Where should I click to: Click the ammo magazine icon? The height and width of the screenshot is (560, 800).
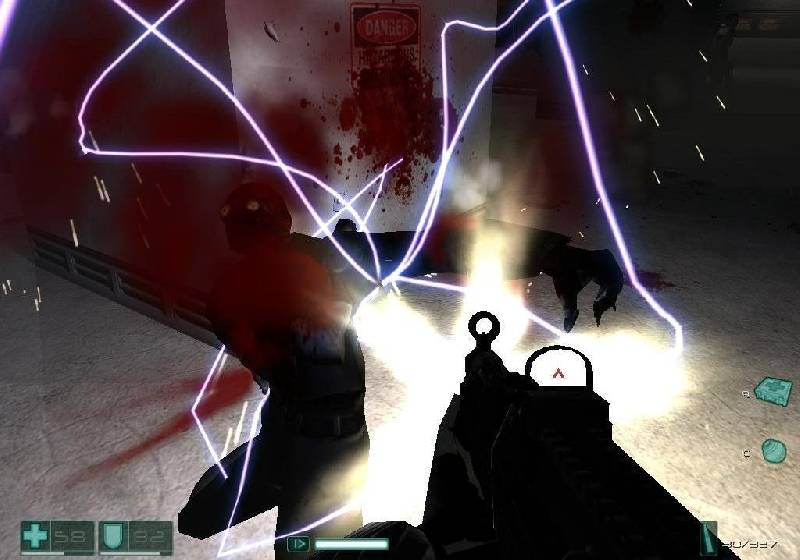[x=708, y=536]
